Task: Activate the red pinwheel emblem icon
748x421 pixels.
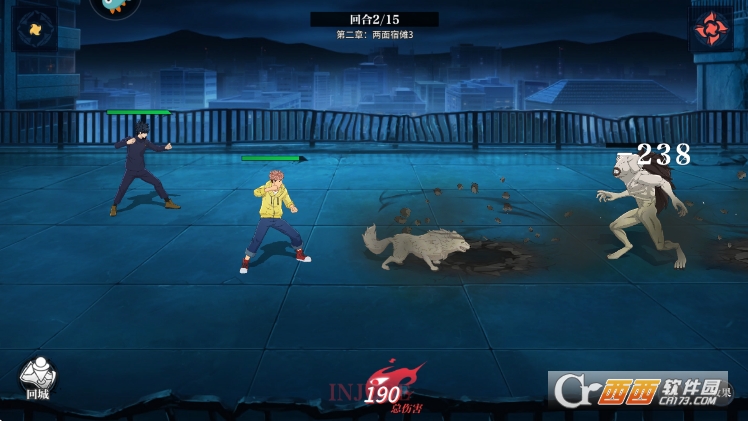Action: 712,28
